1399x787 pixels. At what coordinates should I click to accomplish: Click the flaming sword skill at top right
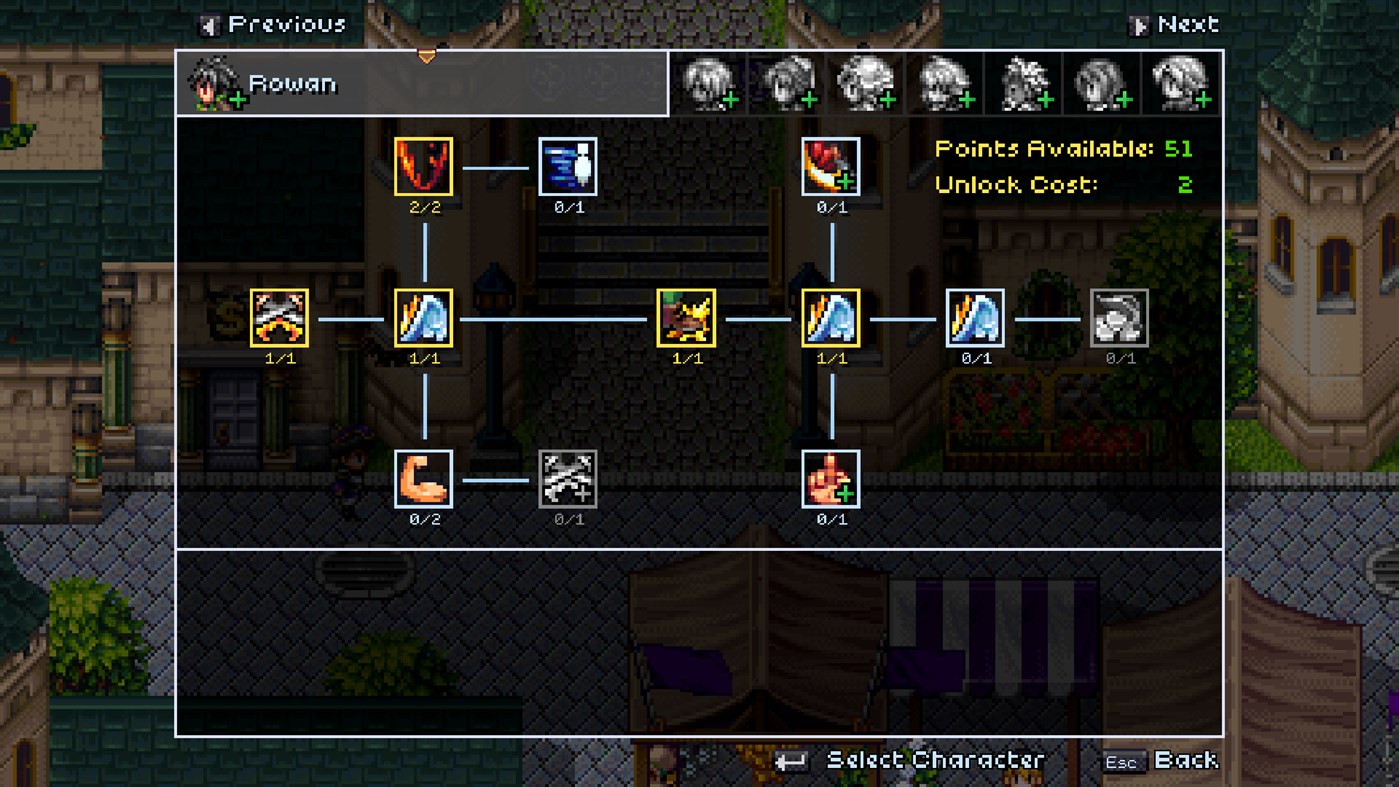point(831,167)
